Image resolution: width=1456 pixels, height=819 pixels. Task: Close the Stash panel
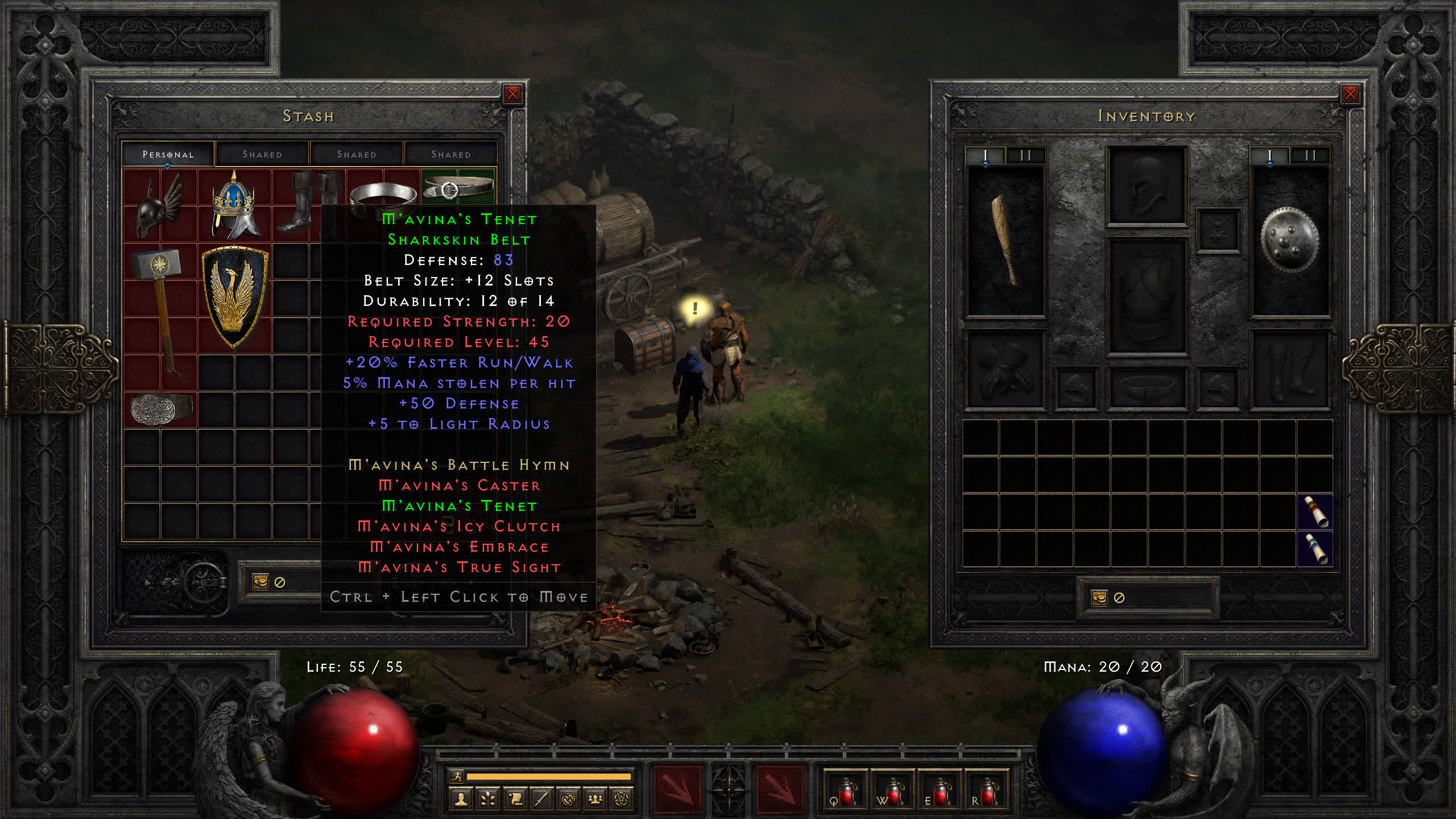(x=512, y=94)
